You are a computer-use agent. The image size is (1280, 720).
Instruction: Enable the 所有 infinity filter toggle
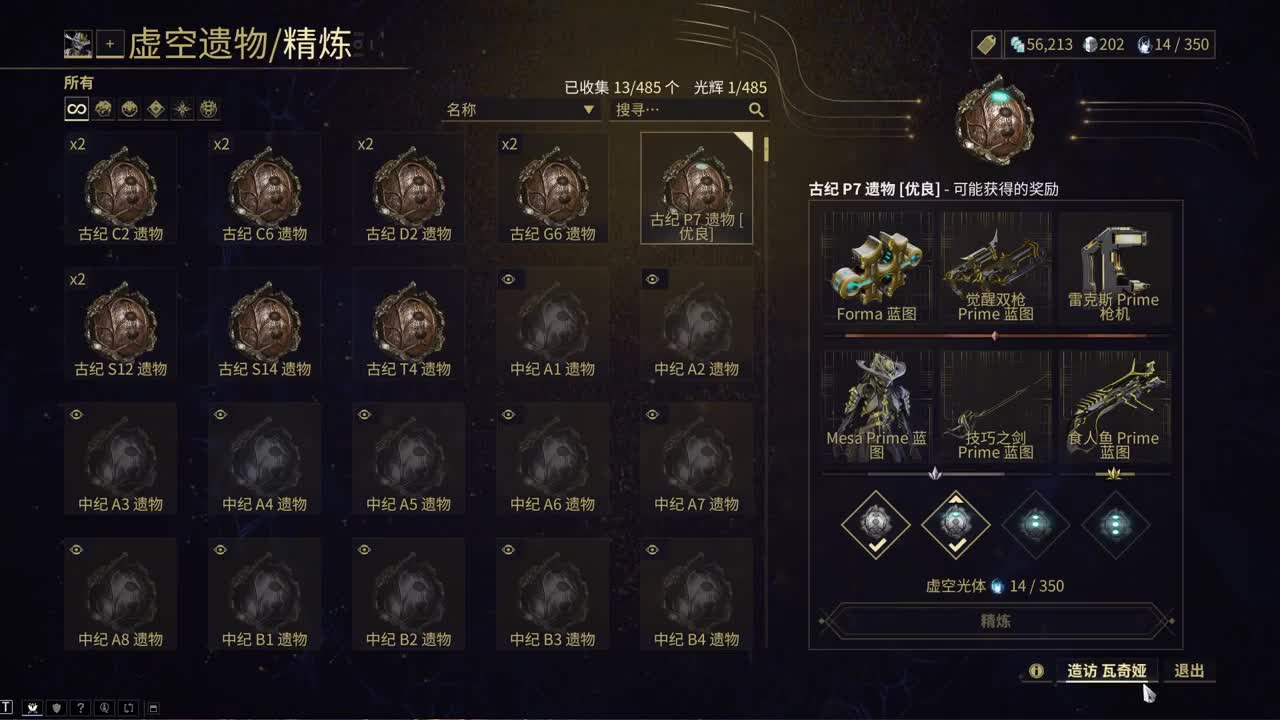pos(75,109)
